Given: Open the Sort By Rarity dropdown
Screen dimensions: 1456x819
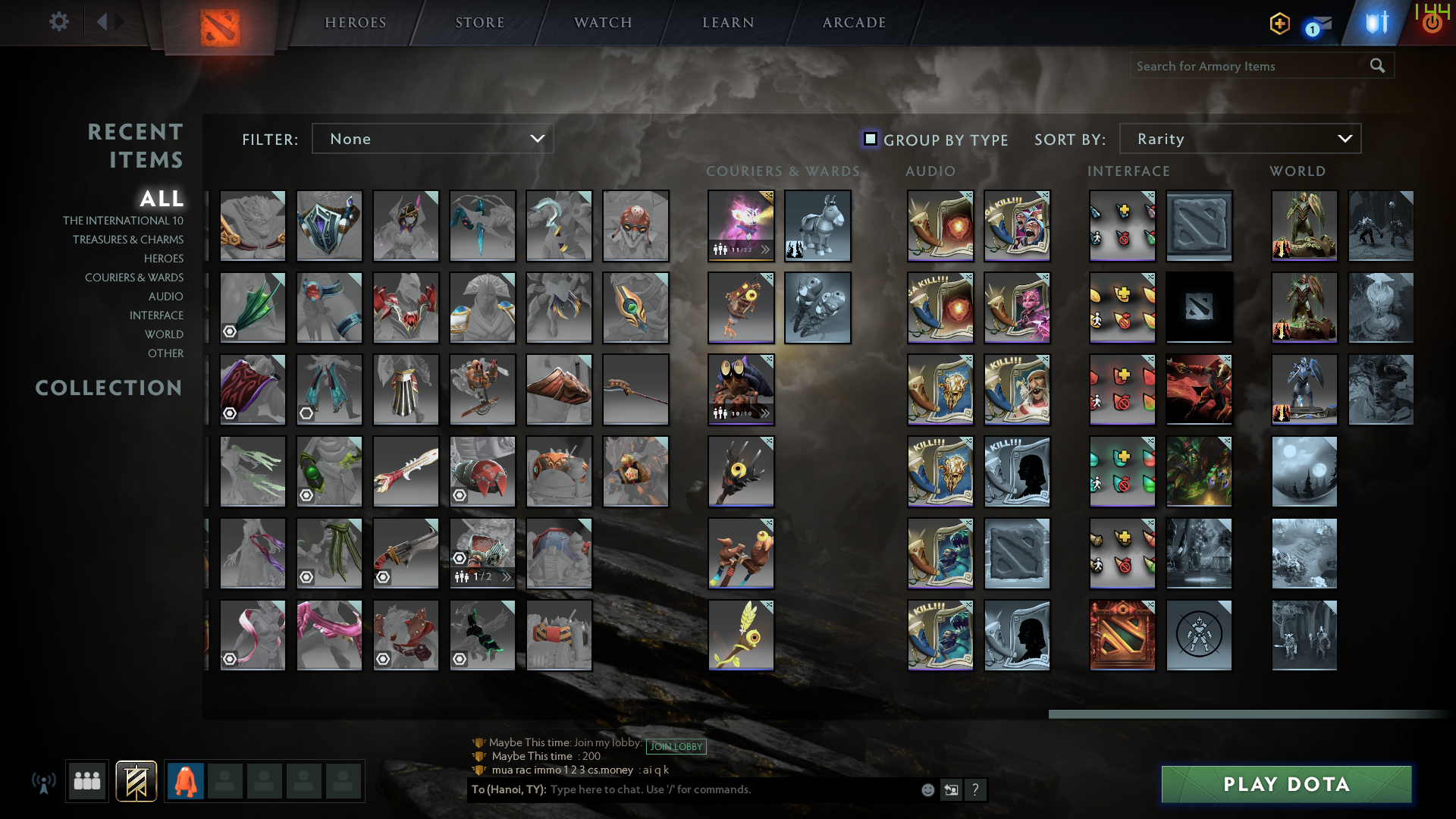Looking at the screenshot, I should click(x=1239, y=139).
